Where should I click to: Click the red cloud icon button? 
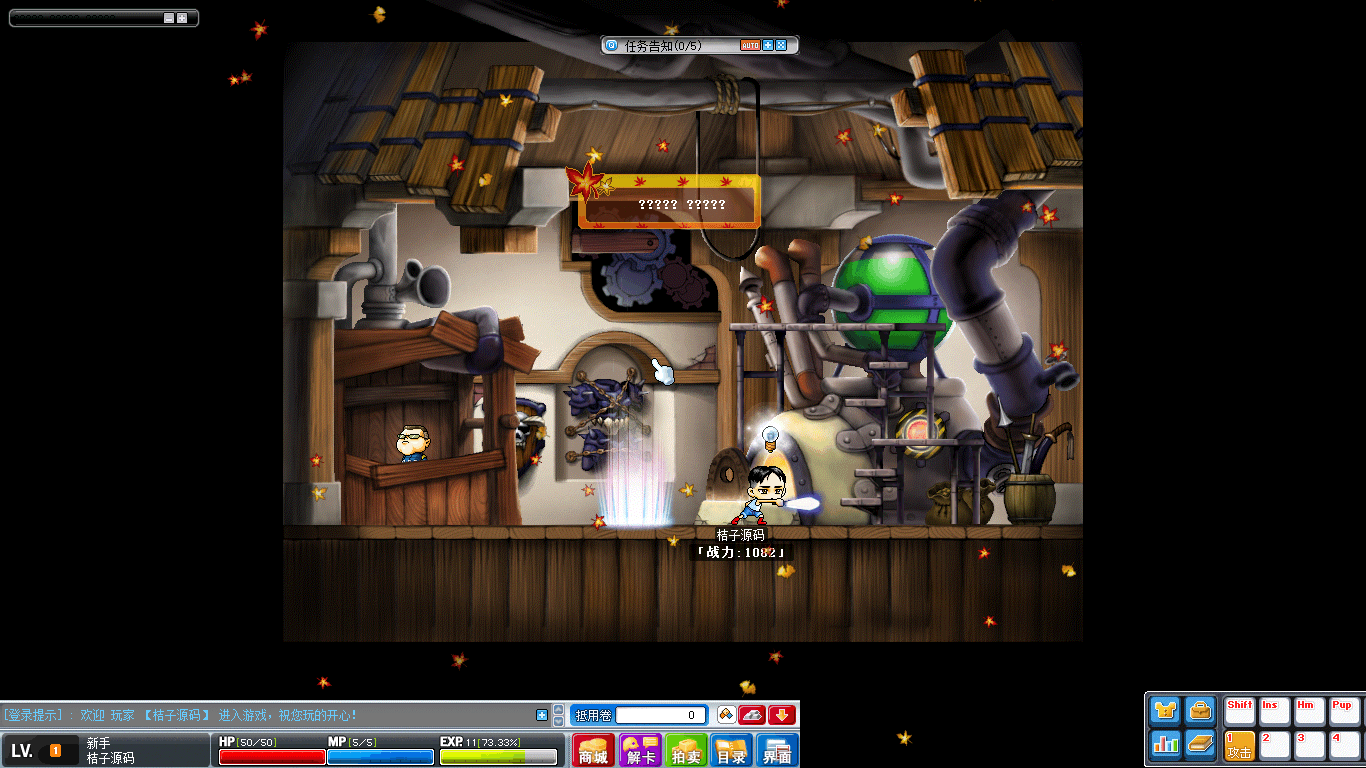(x=752, y=715)
